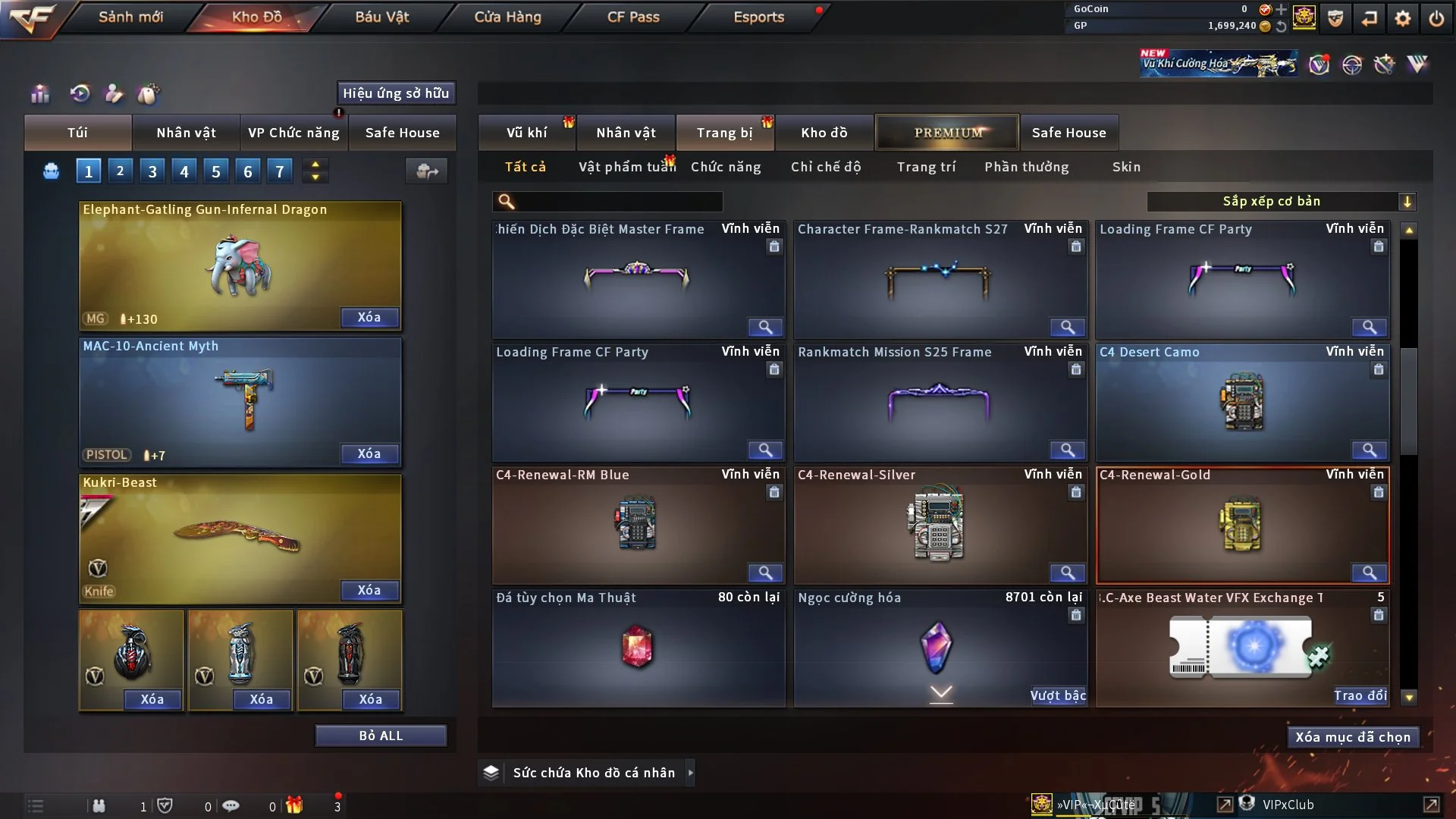Remove the Kukri-Beast knife with Xóa
The height and width of the screenshot is (819, 1456).
369,590
